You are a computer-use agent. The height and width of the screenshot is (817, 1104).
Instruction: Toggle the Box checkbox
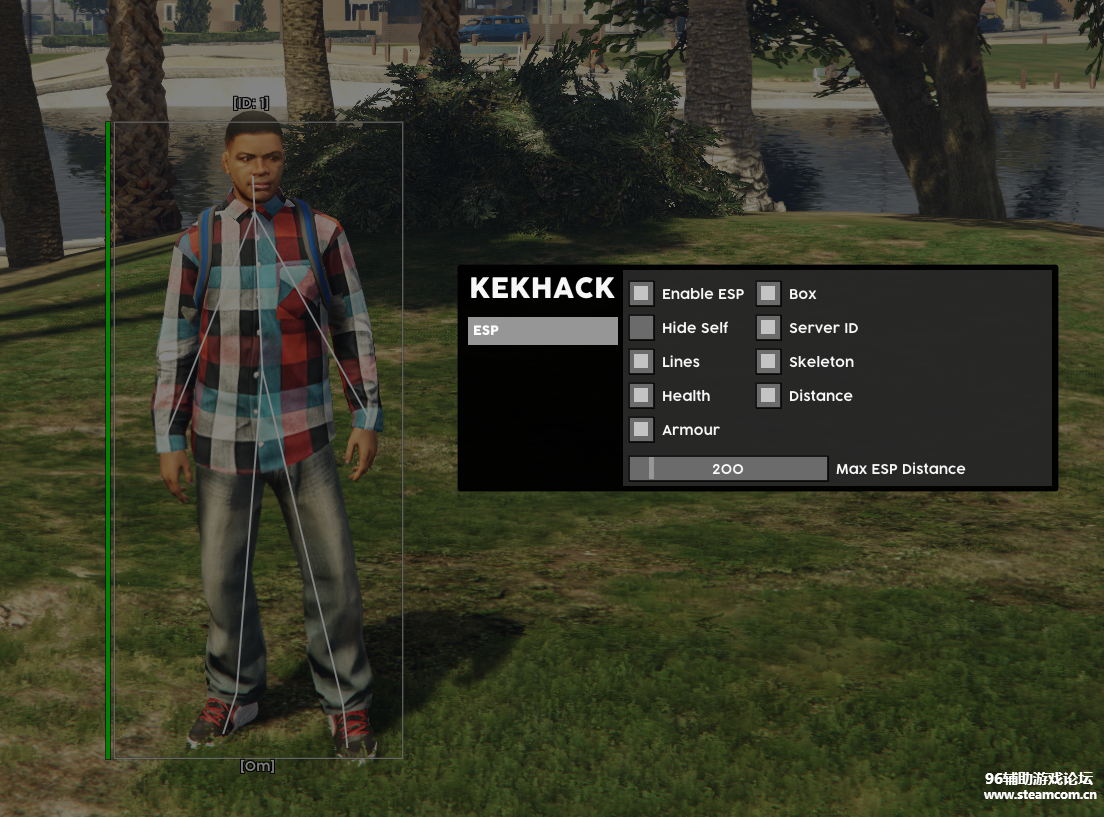coord(768,294)
